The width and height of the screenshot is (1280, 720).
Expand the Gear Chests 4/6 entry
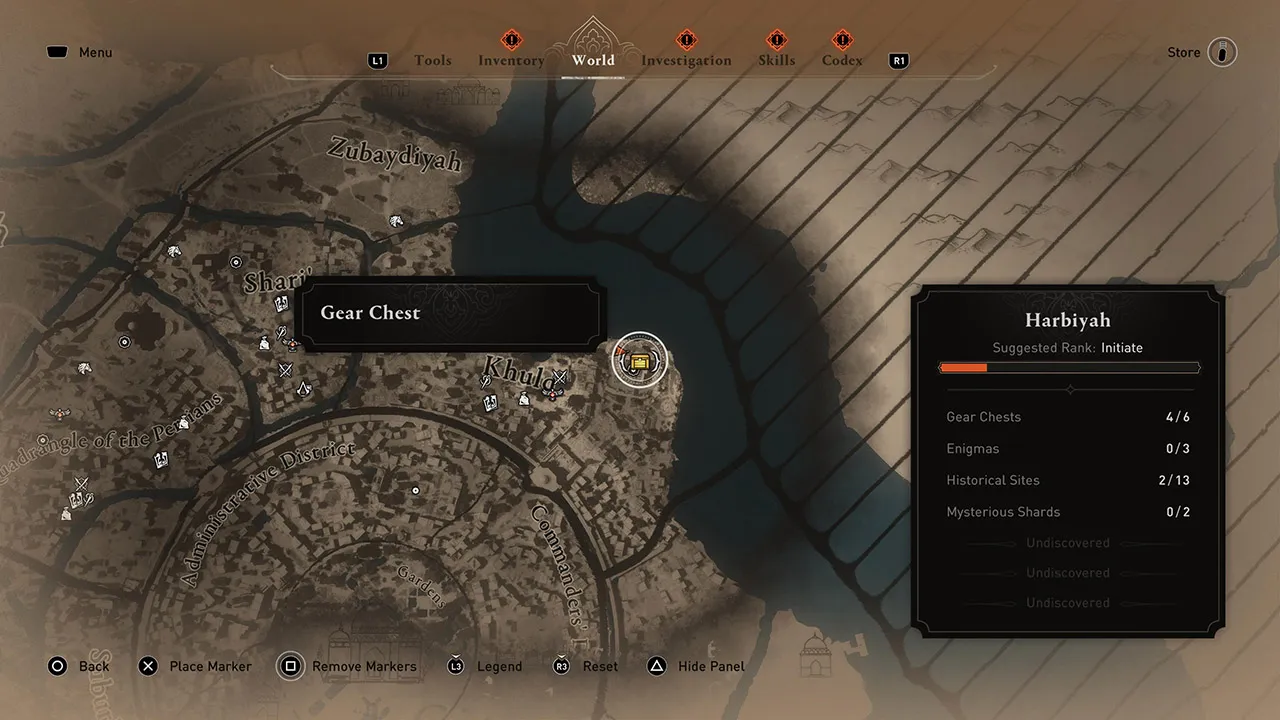tap(1068, 417)
